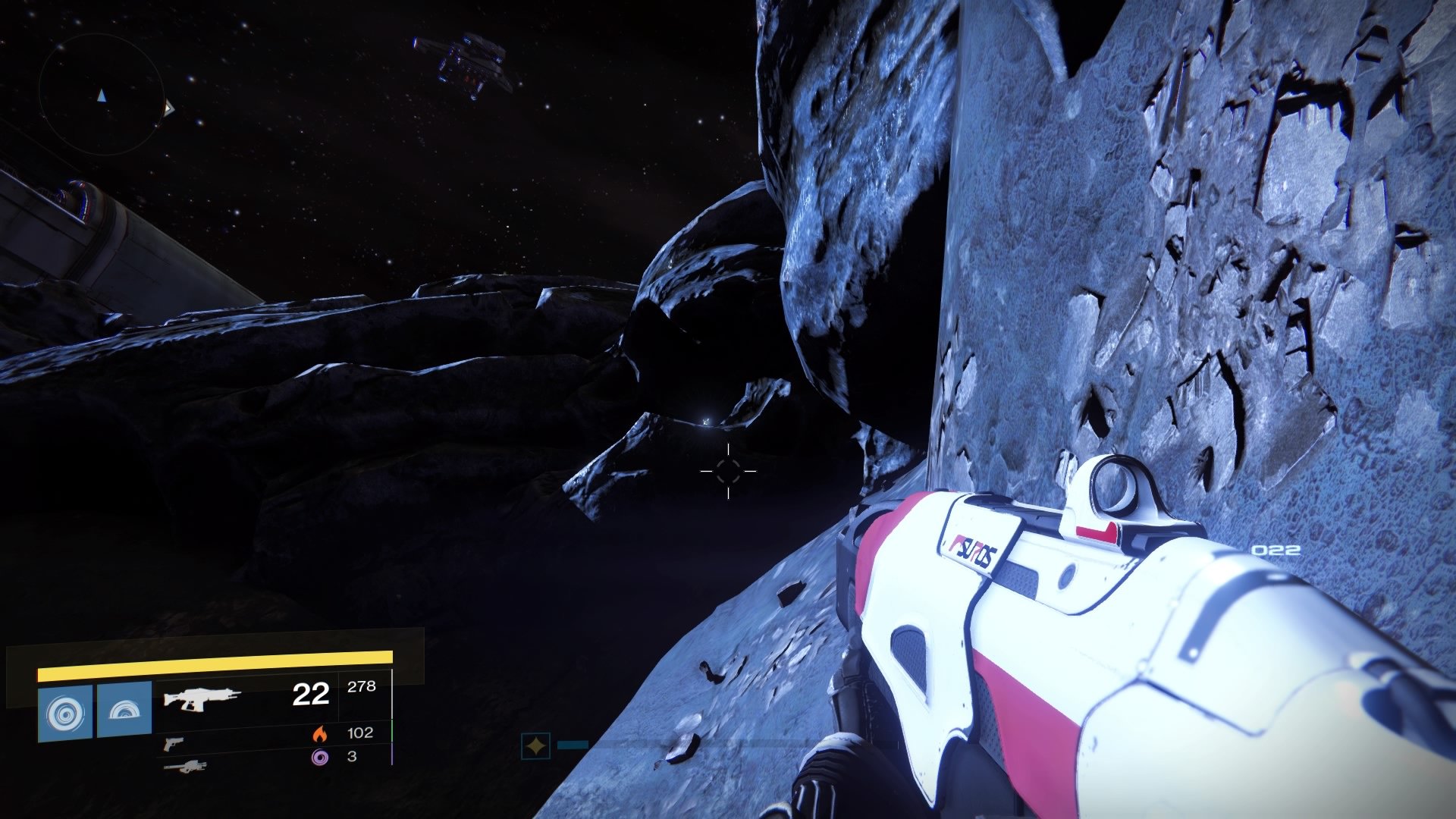Choose the heavy weapon silhouette icon

(184, 767)
